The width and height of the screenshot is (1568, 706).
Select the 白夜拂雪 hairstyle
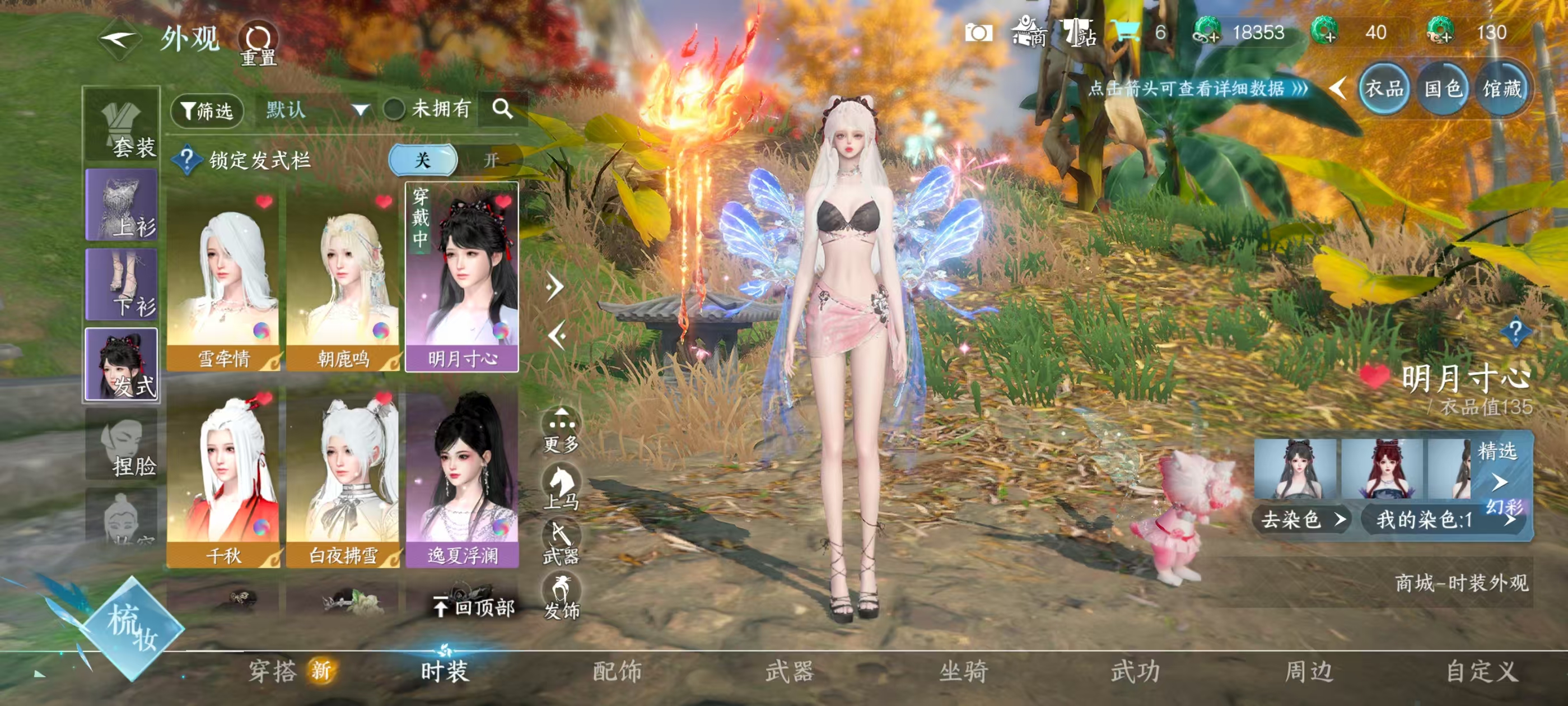343,478
